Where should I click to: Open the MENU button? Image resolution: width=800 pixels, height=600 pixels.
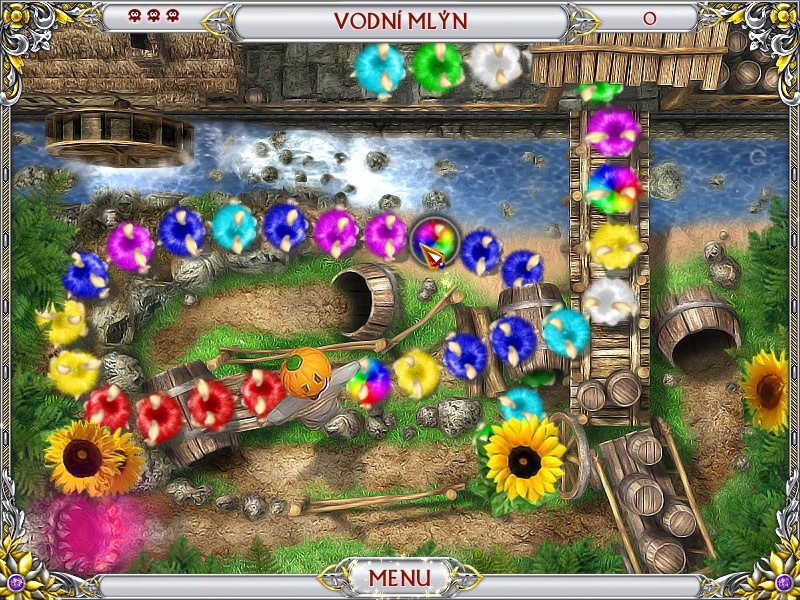coord(399,578)
